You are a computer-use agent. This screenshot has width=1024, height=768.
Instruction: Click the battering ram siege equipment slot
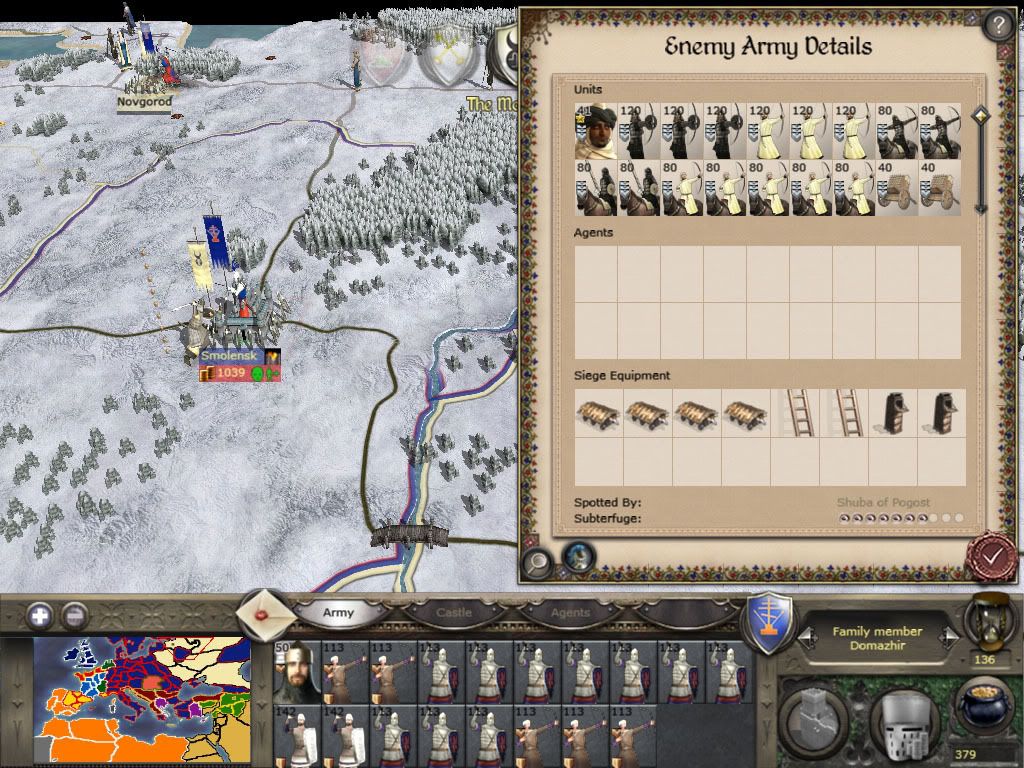[x=597, y=413]
